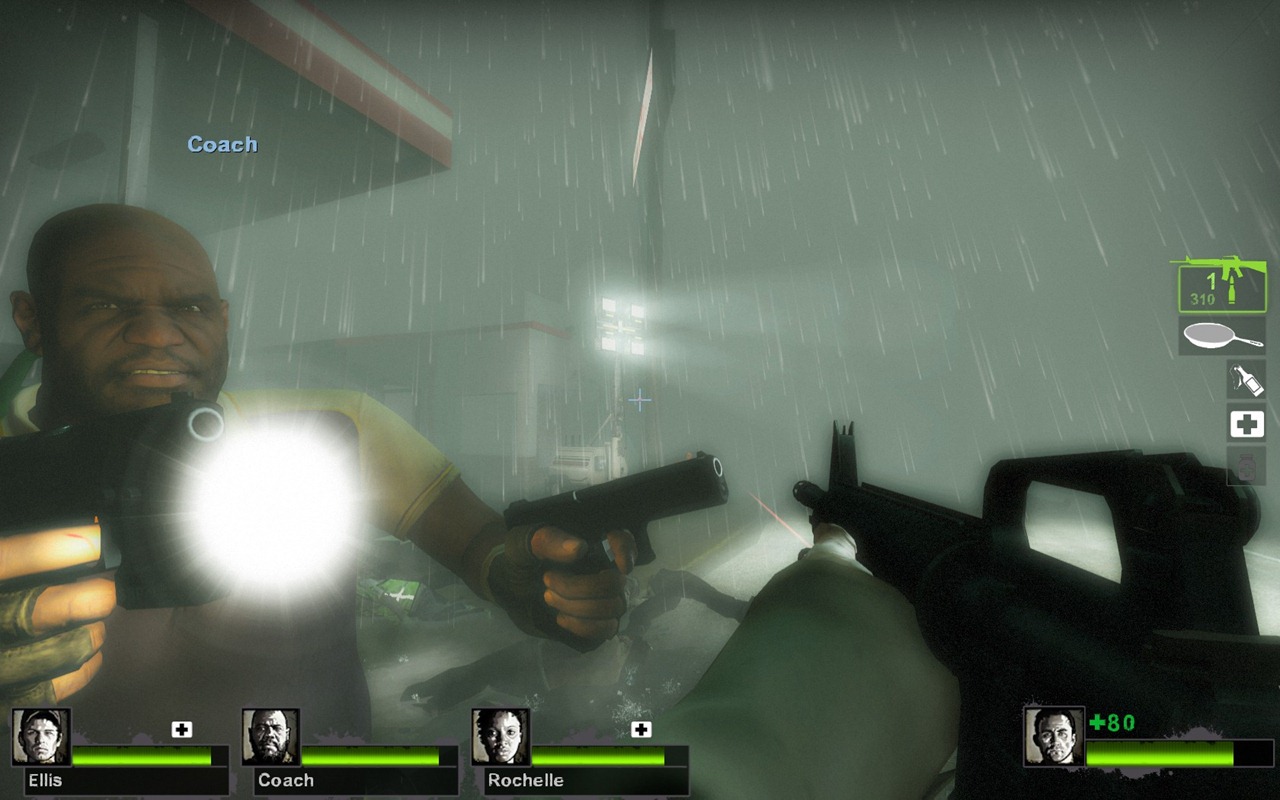Image resolution: width=1280 pixels, height=800 pixels.
Task: Click your own survivor portrait
Action: tap(1054, 737)
